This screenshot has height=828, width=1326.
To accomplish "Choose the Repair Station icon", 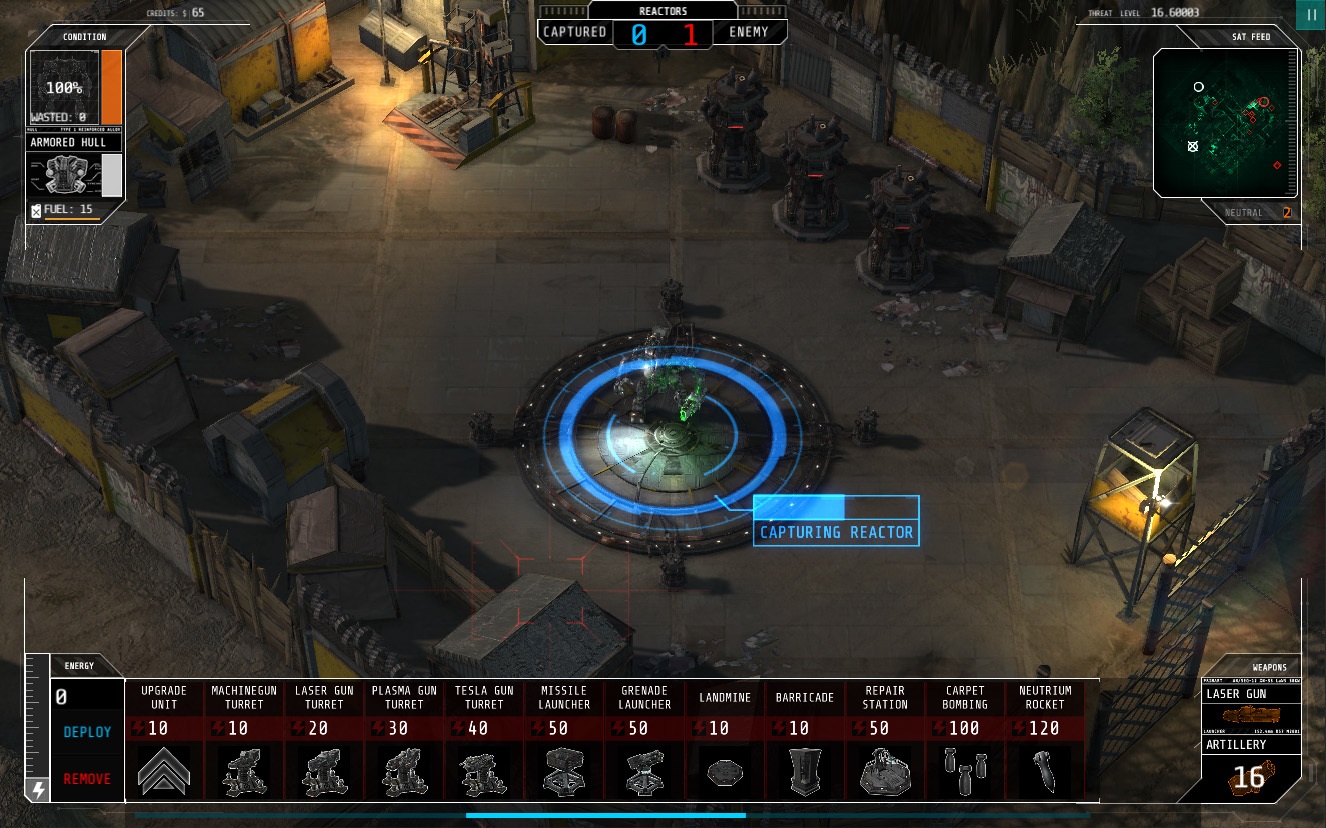I will [884, 770].
